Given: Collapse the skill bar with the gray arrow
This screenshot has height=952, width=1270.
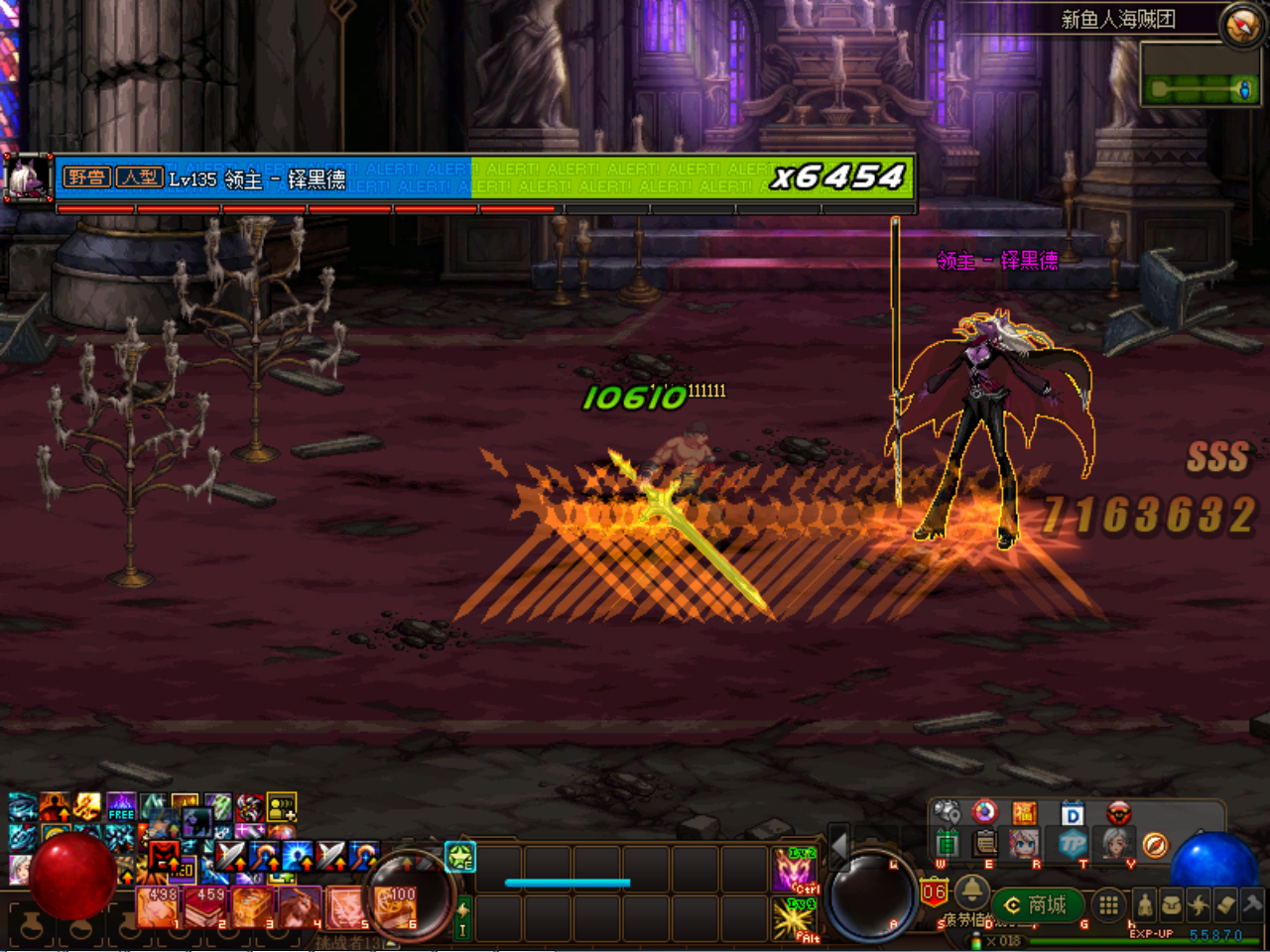Looking at the screenshot, I should point(839,848).
